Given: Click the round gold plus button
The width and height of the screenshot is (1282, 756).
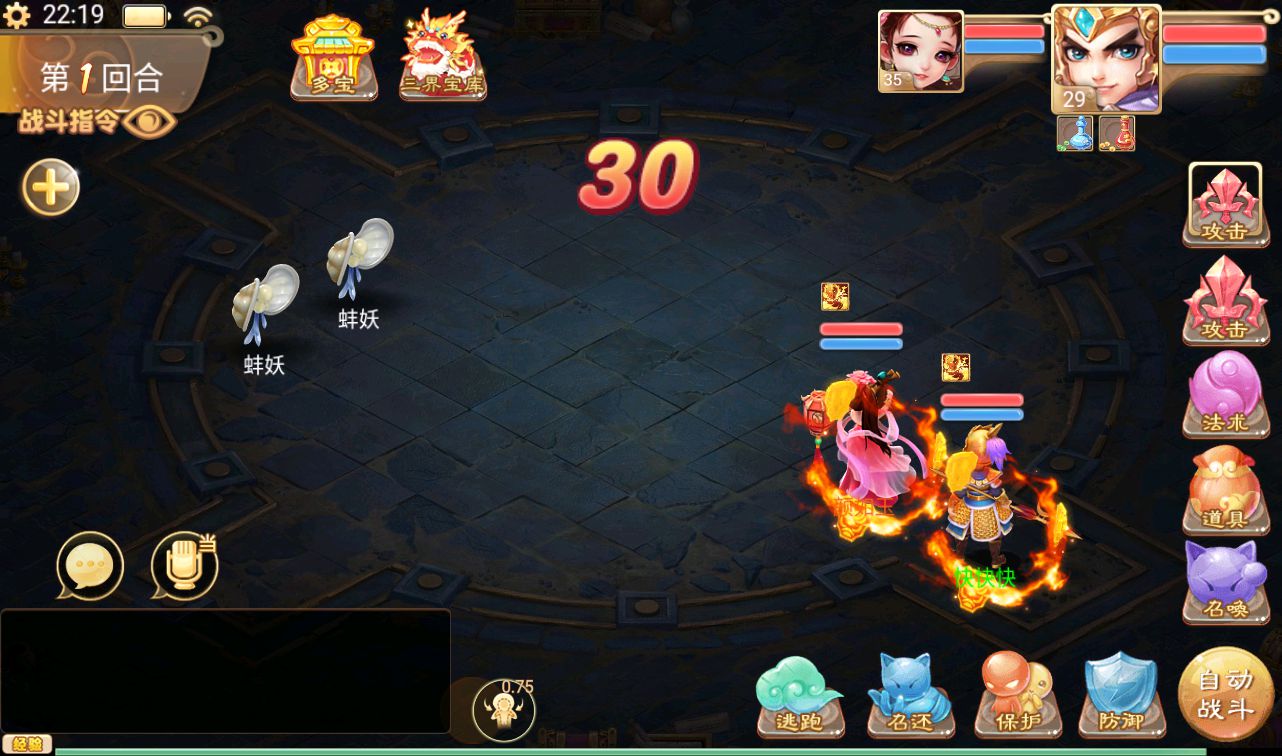Looking at the screenshot, I should [51, 187].
